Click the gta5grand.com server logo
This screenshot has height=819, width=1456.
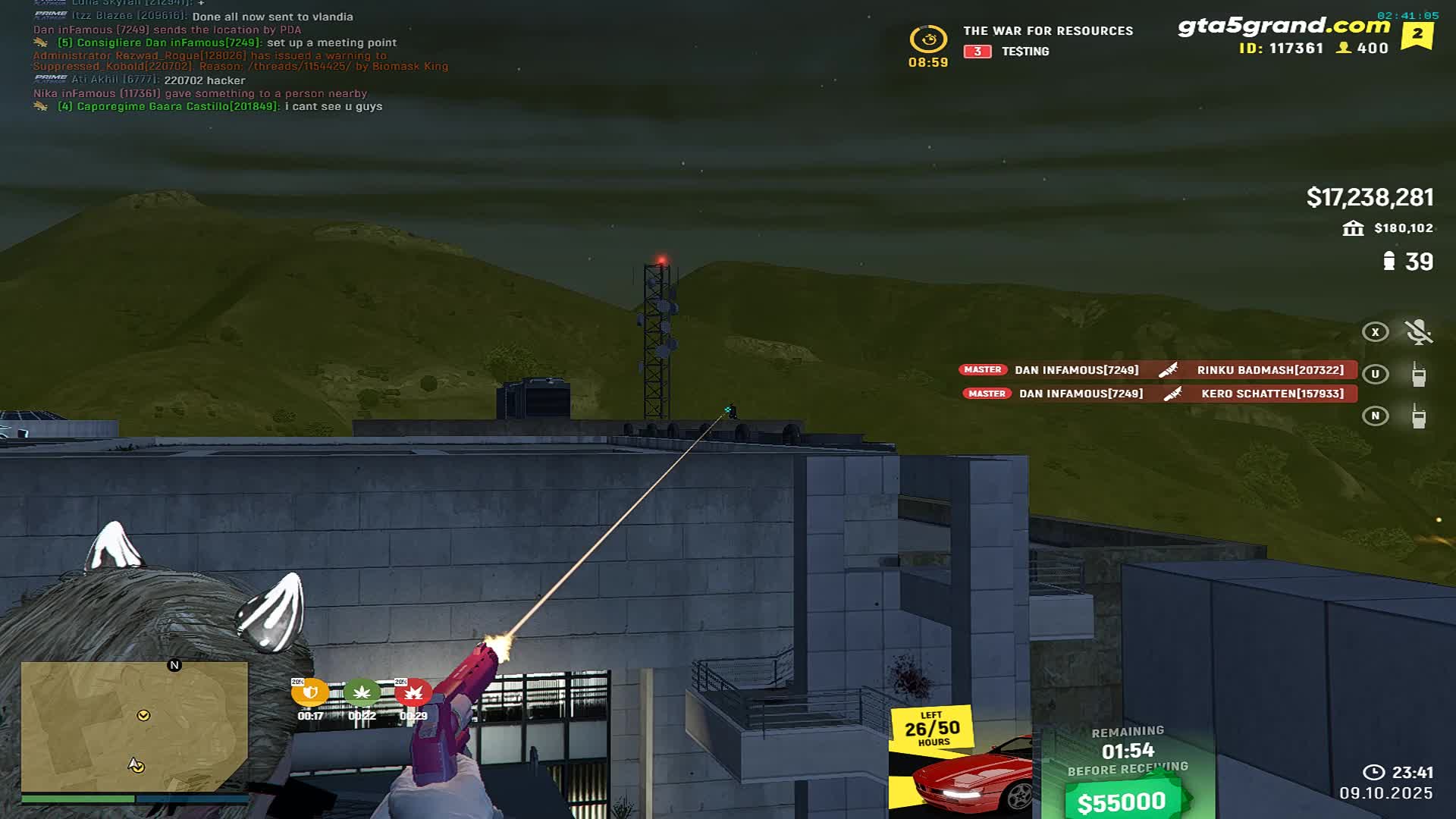pos(1283,26)
